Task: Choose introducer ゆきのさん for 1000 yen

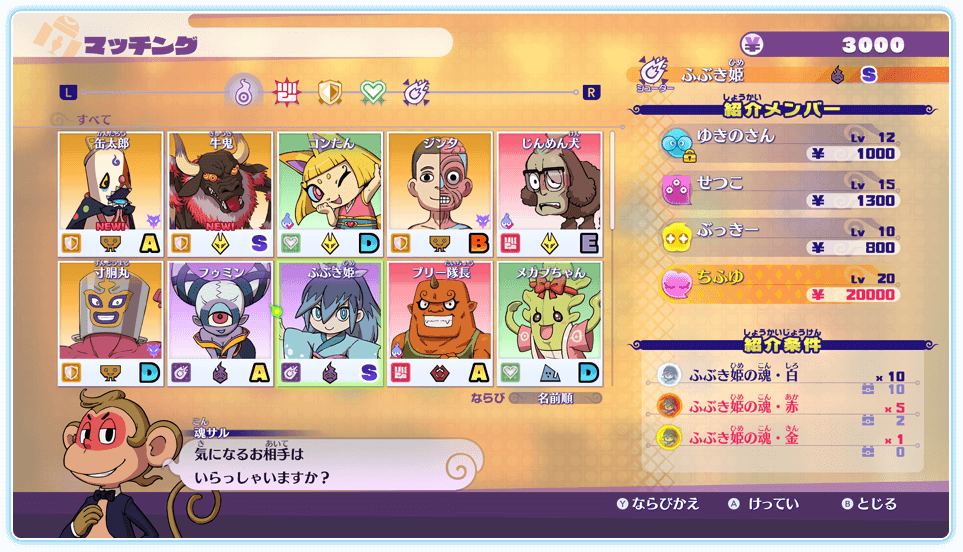Action: pyautogui.click(x=780, y=145)
